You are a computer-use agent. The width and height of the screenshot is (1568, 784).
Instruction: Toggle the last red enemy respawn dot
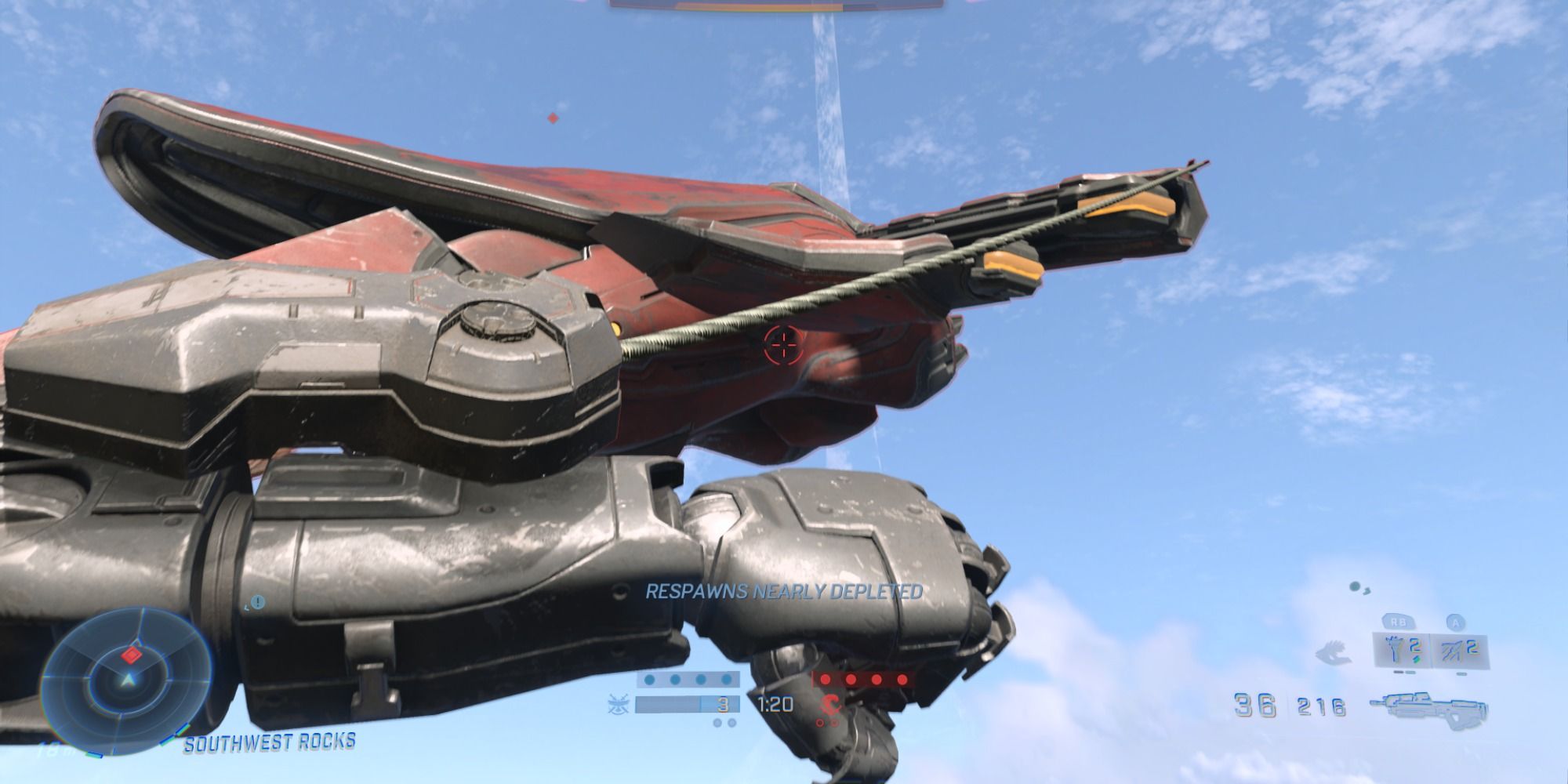pyautogui.click(x=902, y=679)
